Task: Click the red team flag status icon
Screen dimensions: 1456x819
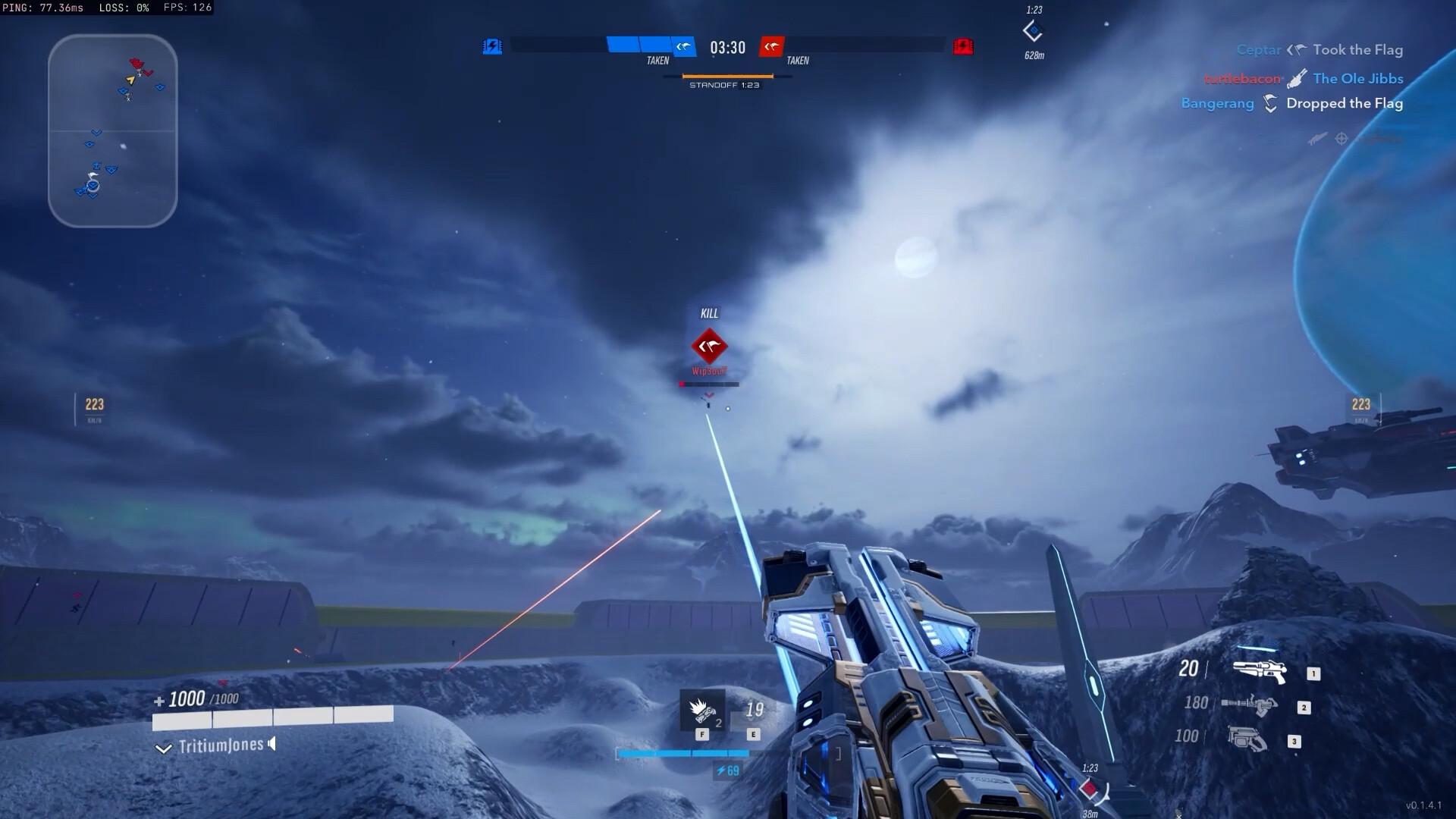Action: pos(771,47)
